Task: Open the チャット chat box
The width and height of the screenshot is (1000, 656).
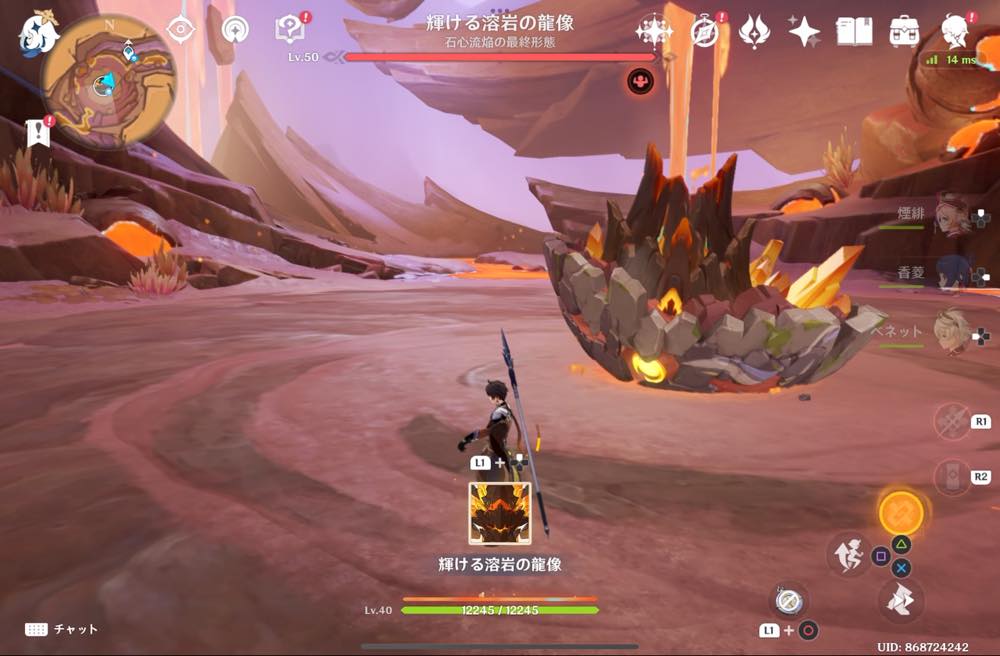Action: tap(62, 629)
